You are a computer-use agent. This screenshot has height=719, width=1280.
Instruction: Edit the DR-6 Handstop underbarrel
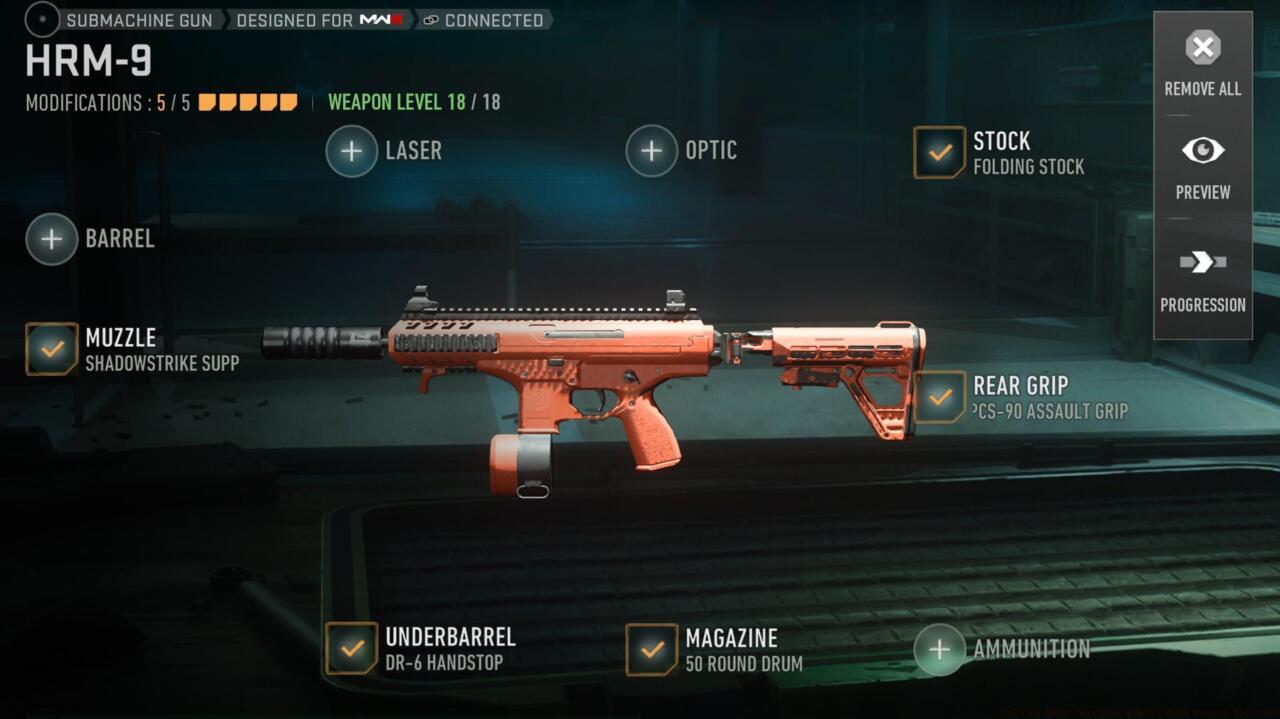[x=352, y=649]
